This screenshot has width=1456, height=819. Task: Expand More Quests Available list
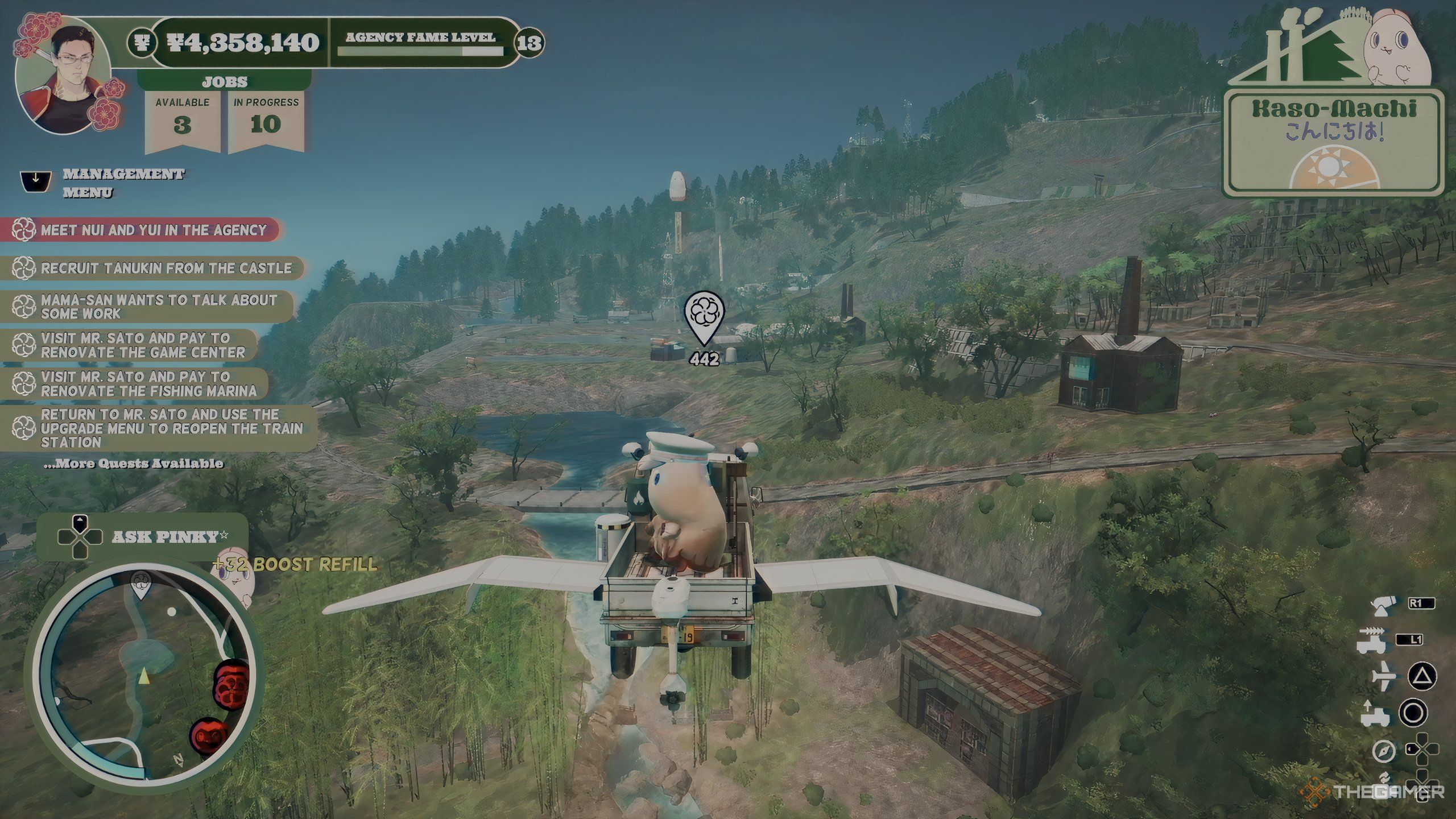(x=134, y=464)
